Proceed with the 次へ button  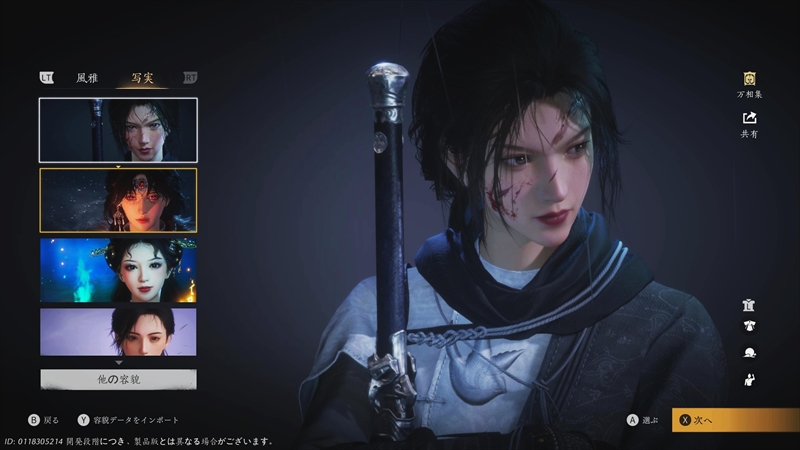coord(735,420)
